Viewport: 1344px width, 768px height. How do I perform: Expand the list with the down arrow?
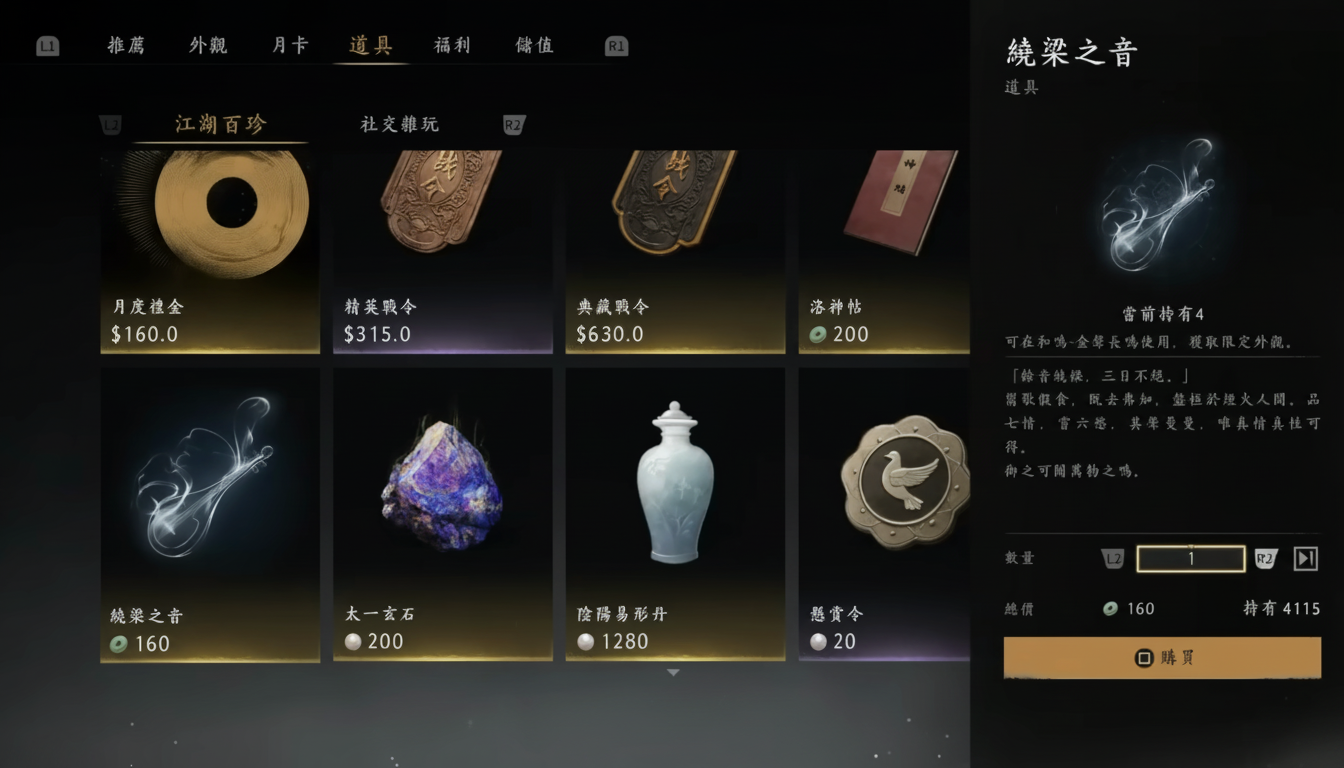[672, 674]
